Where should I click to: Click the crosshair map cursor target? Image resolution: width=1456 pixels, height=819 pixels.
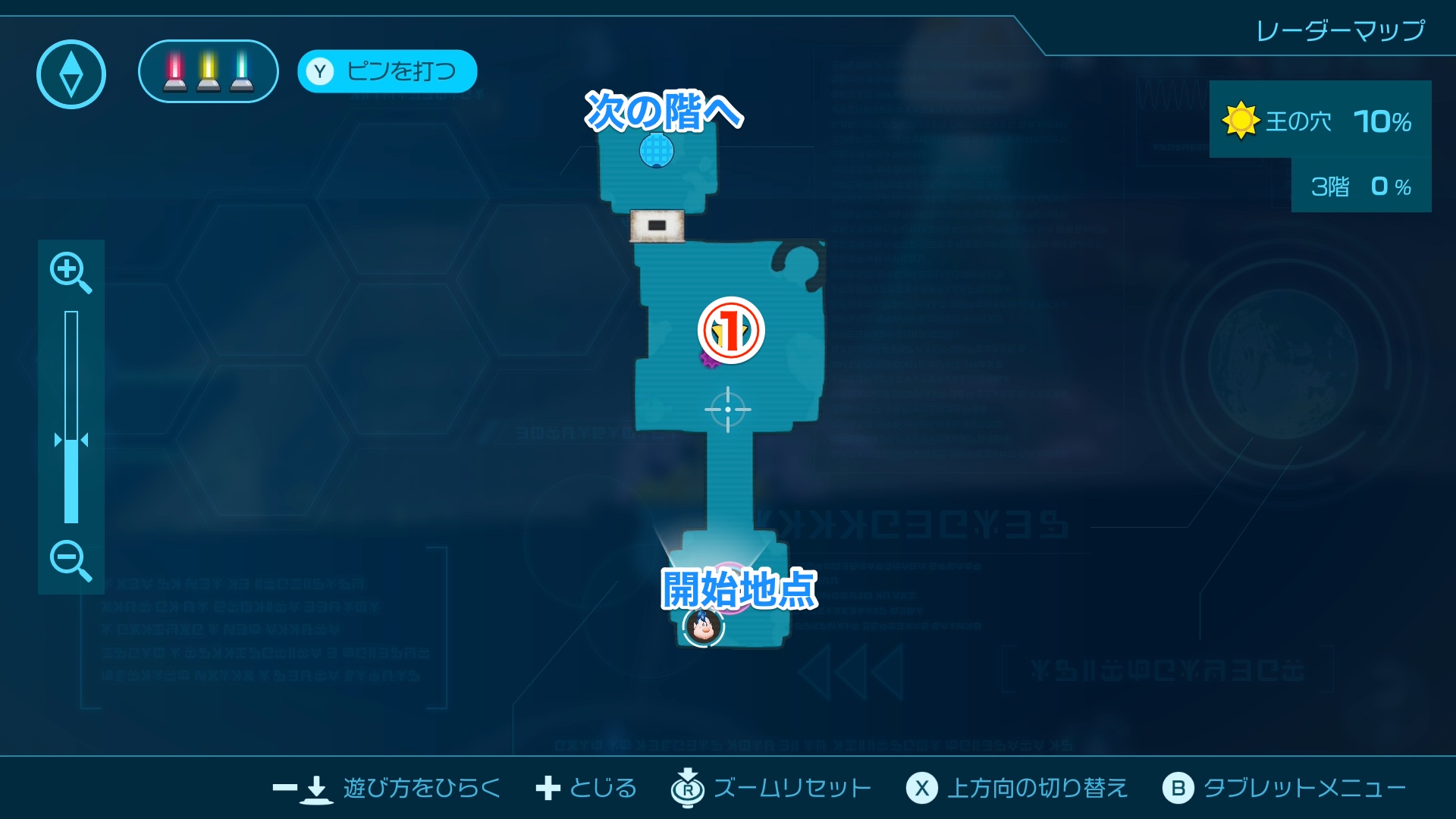tap(729, 408)
